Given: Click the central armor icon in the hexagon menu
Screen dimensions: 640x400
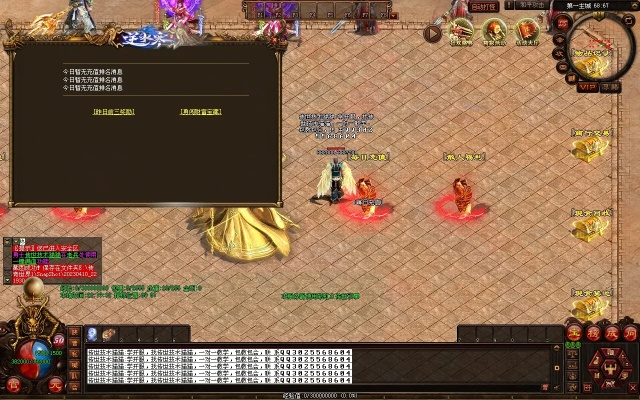Looking at the screenshot, I should pos(609,366).
